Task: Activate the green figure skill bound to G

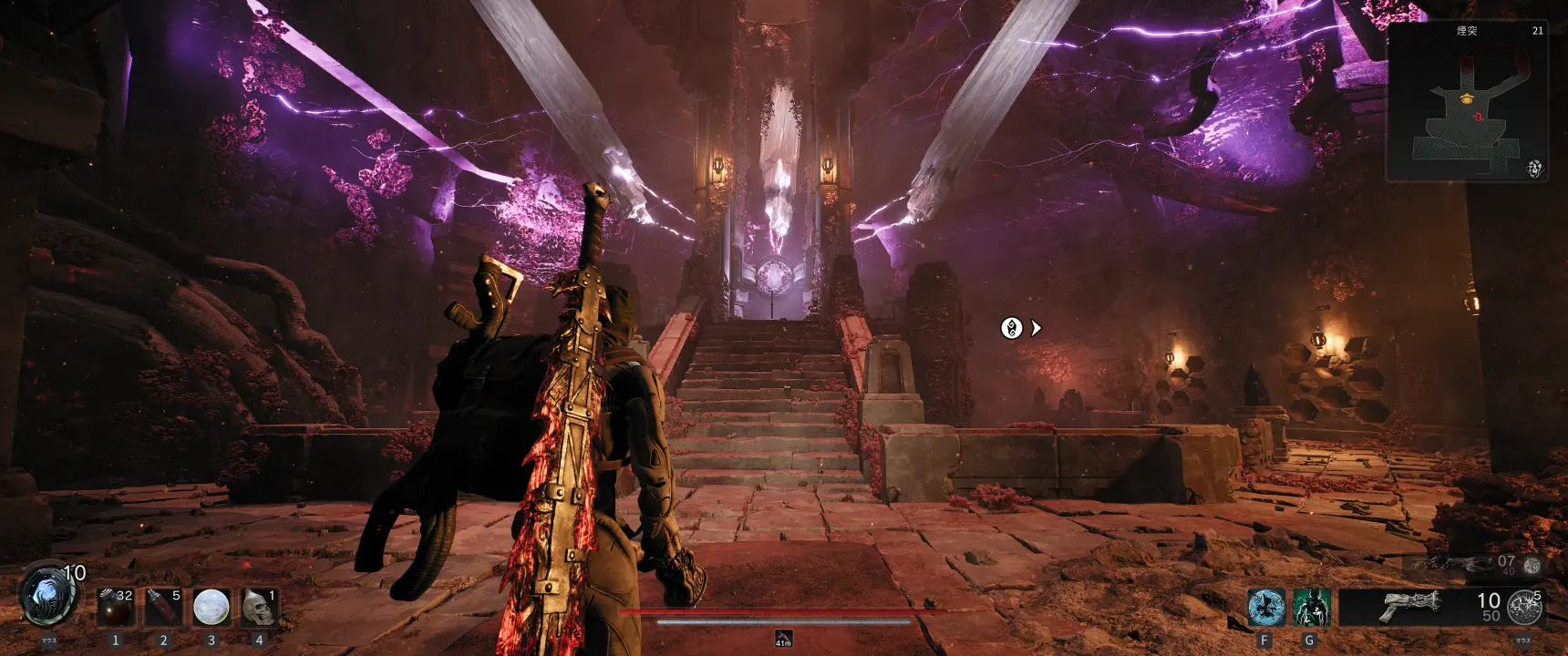Action: [x=1311, y=607]
